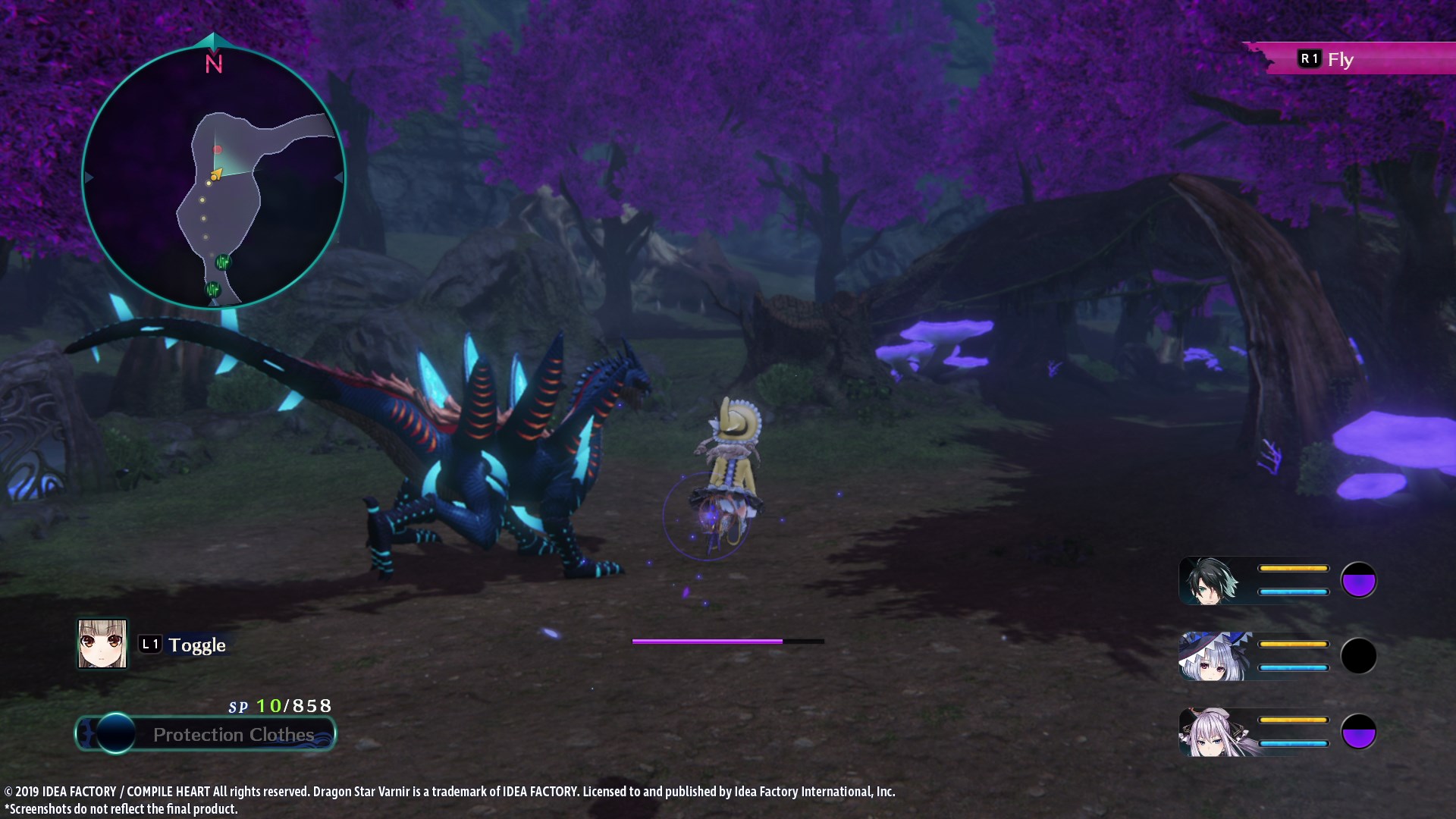This screenshot has width=1456, height=819.
Task: Select the Fly action banner
Action: (1339, 59)
